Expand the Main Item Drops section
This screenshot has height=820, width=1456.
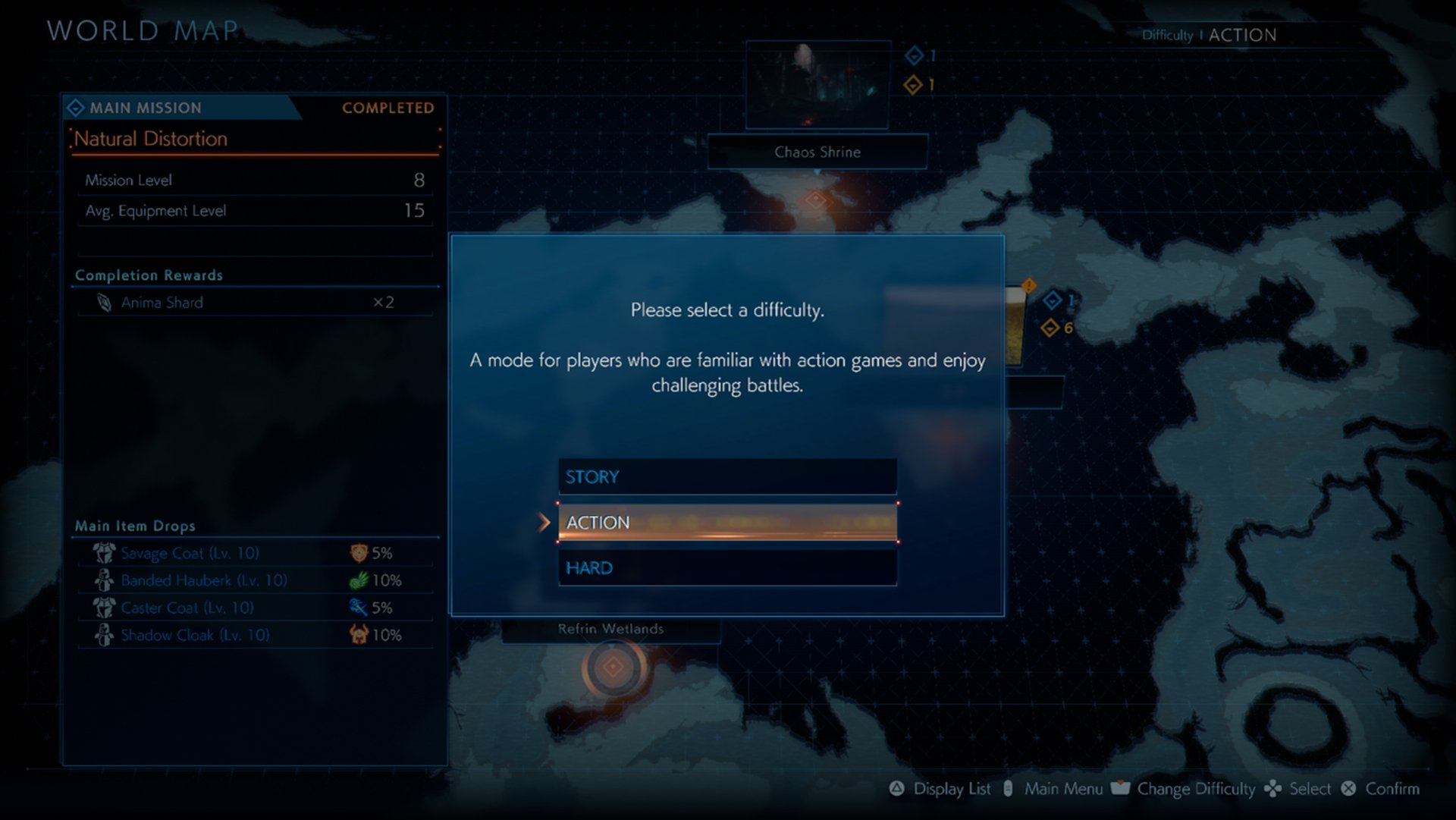tap(133, 526)
